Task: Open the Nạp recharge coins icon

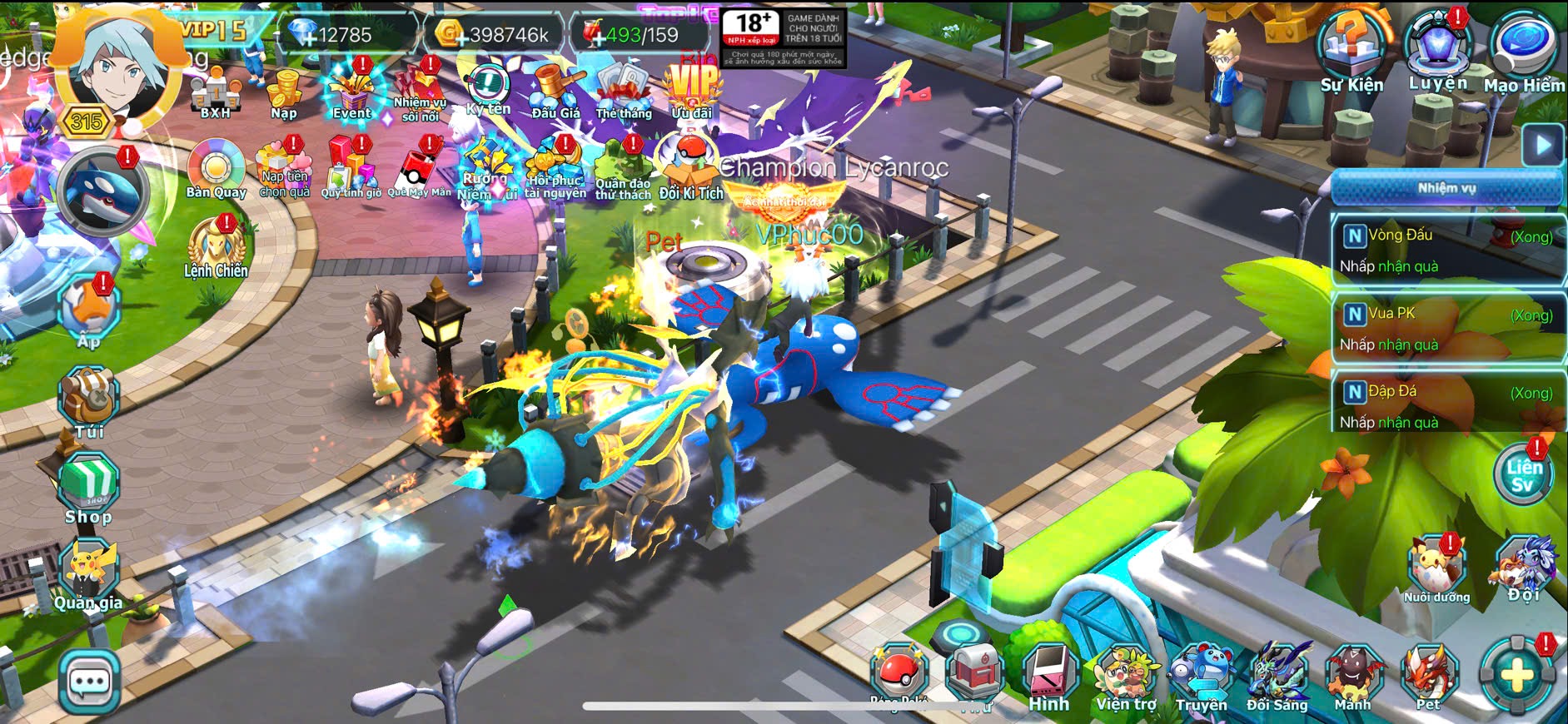Action: pos(284,92)
